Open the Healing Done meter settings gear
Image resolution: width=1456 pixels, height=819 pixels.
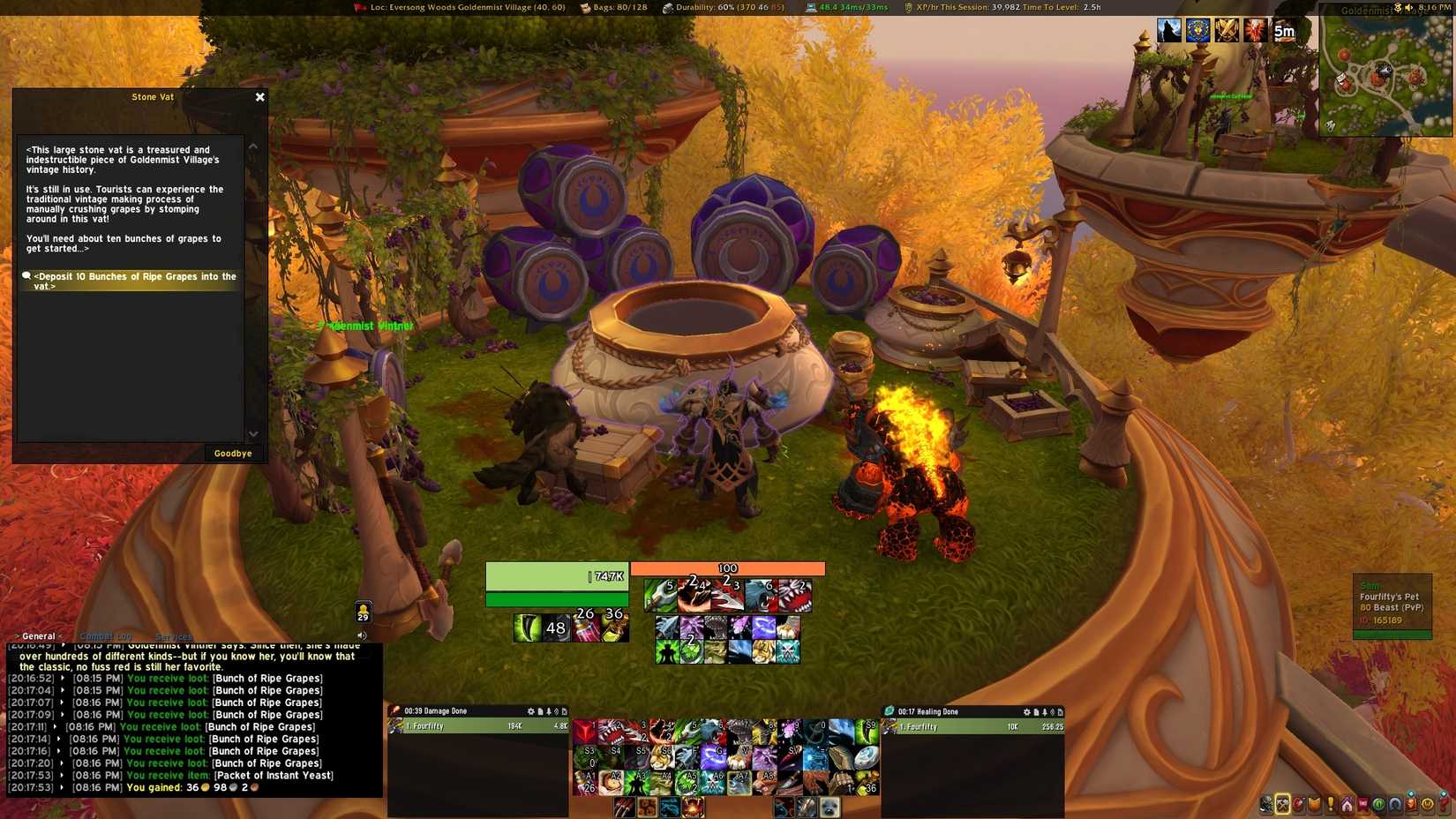coord(1026,712)
